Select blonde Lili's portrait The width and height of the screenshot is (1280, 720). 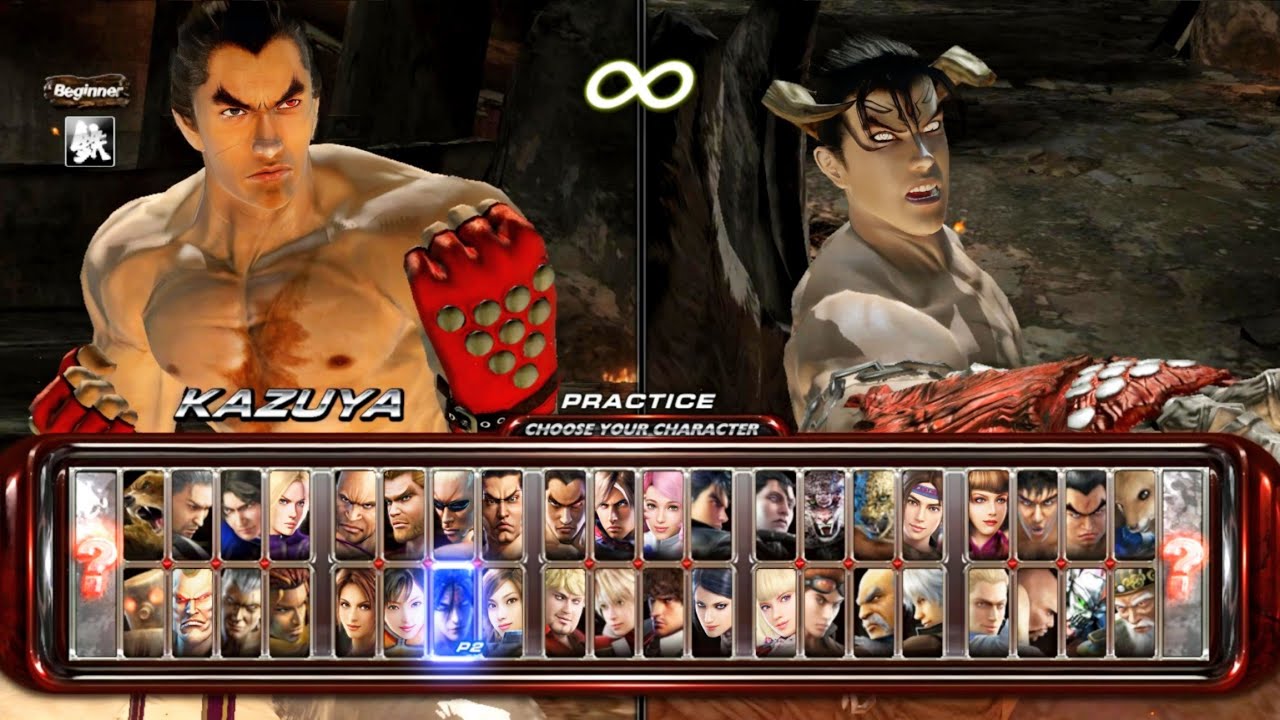[776, 612]
